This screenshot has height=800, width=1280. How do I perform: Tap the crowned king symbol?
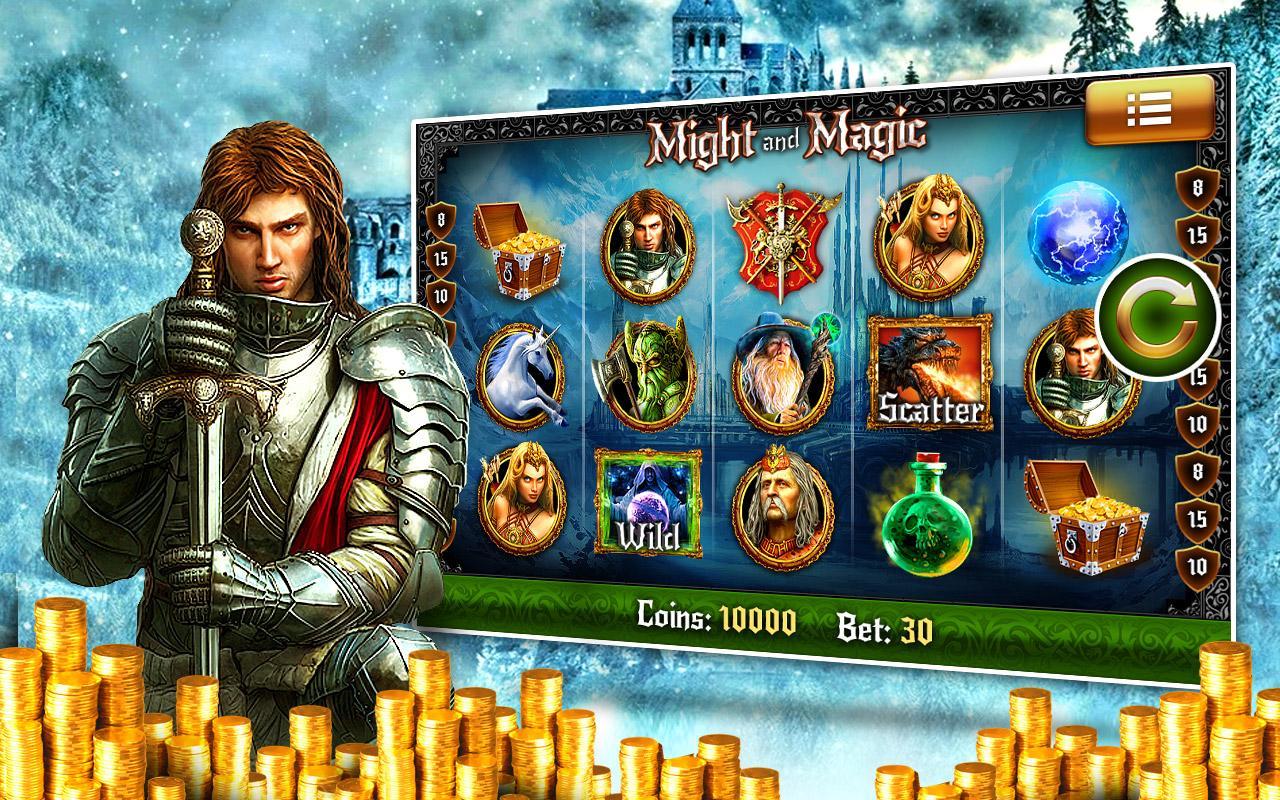pyautogui.click(x=783, y=505)
